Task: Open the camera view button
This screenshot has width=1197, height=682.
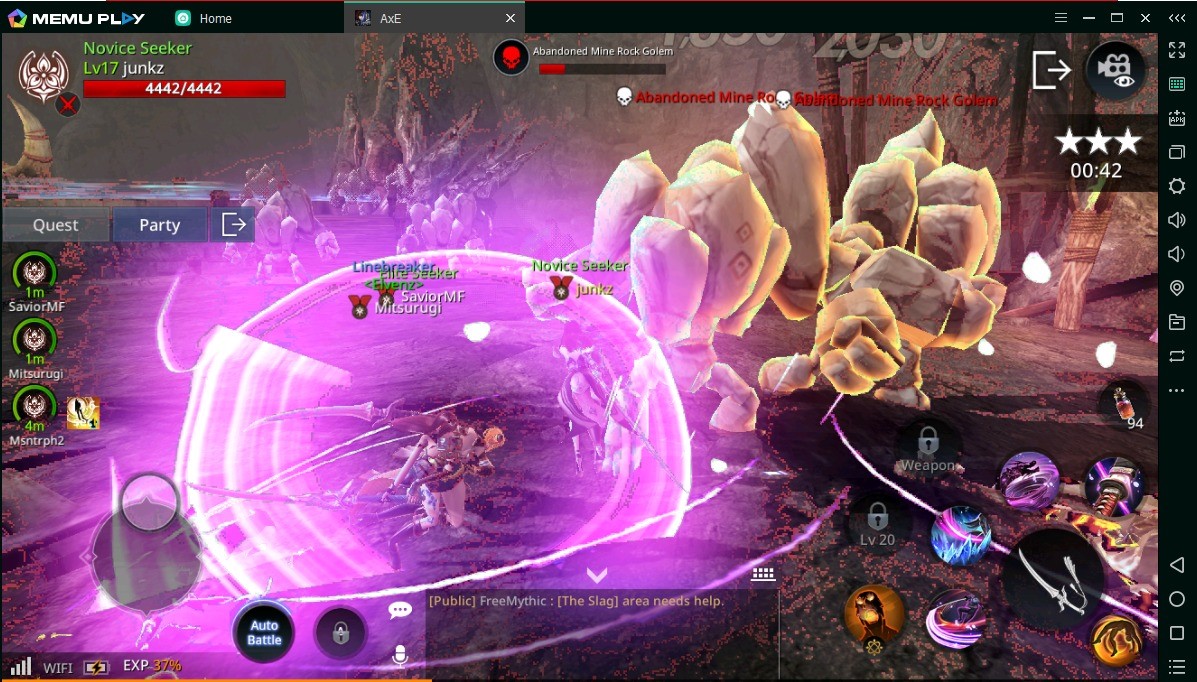Action: click(x=1116, y=70)
